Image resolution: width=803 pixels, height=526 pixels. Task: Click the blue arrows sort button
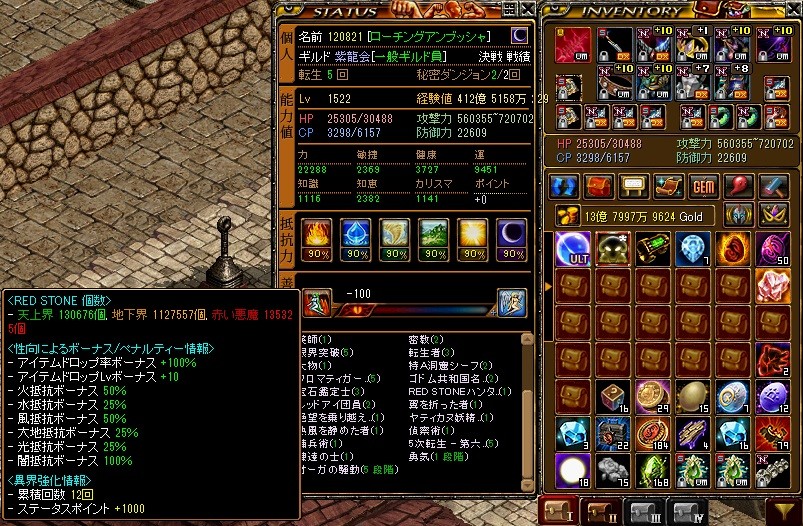coord(564,186)
